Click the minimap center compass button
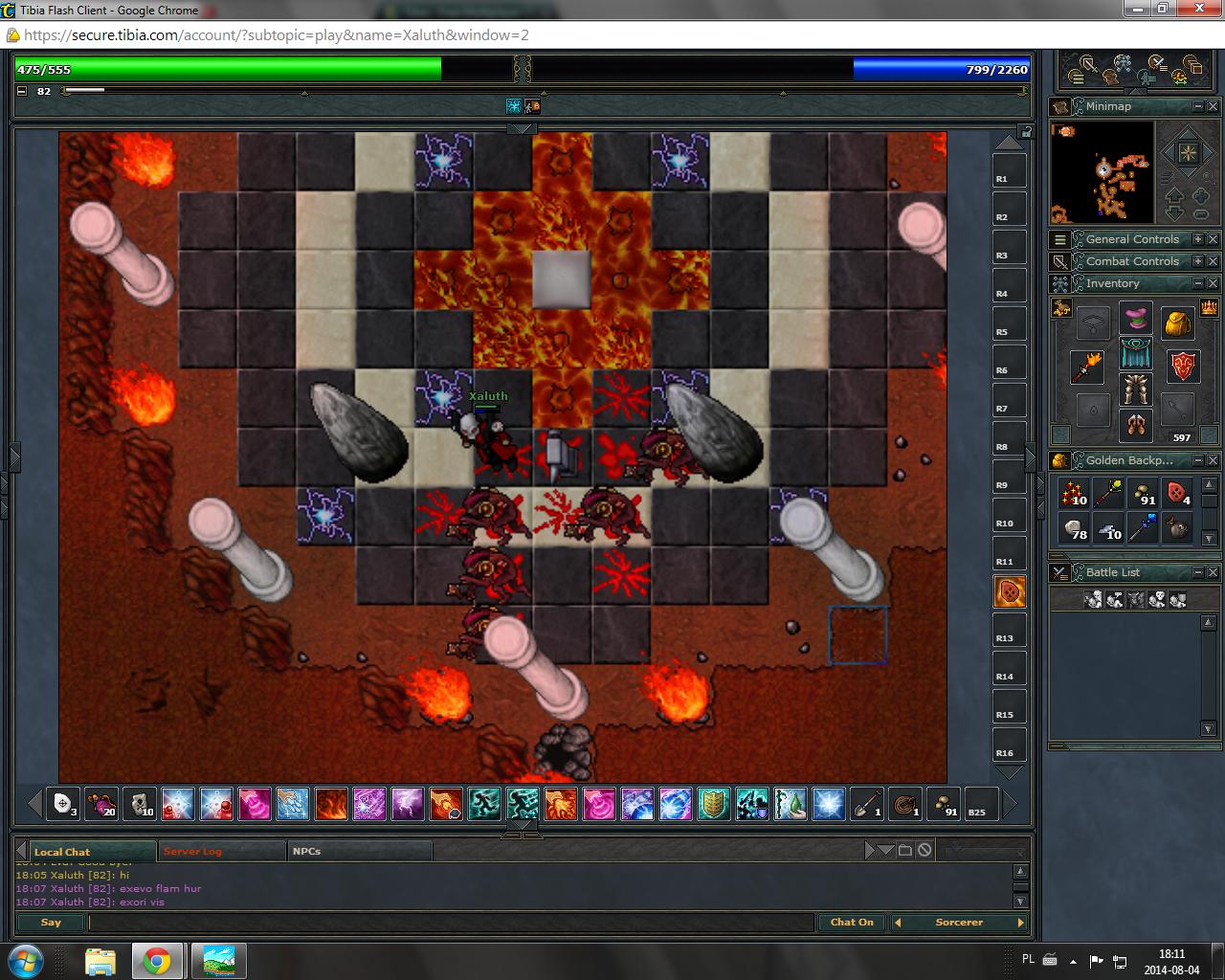The image size is (1225, 980). 1188,153
